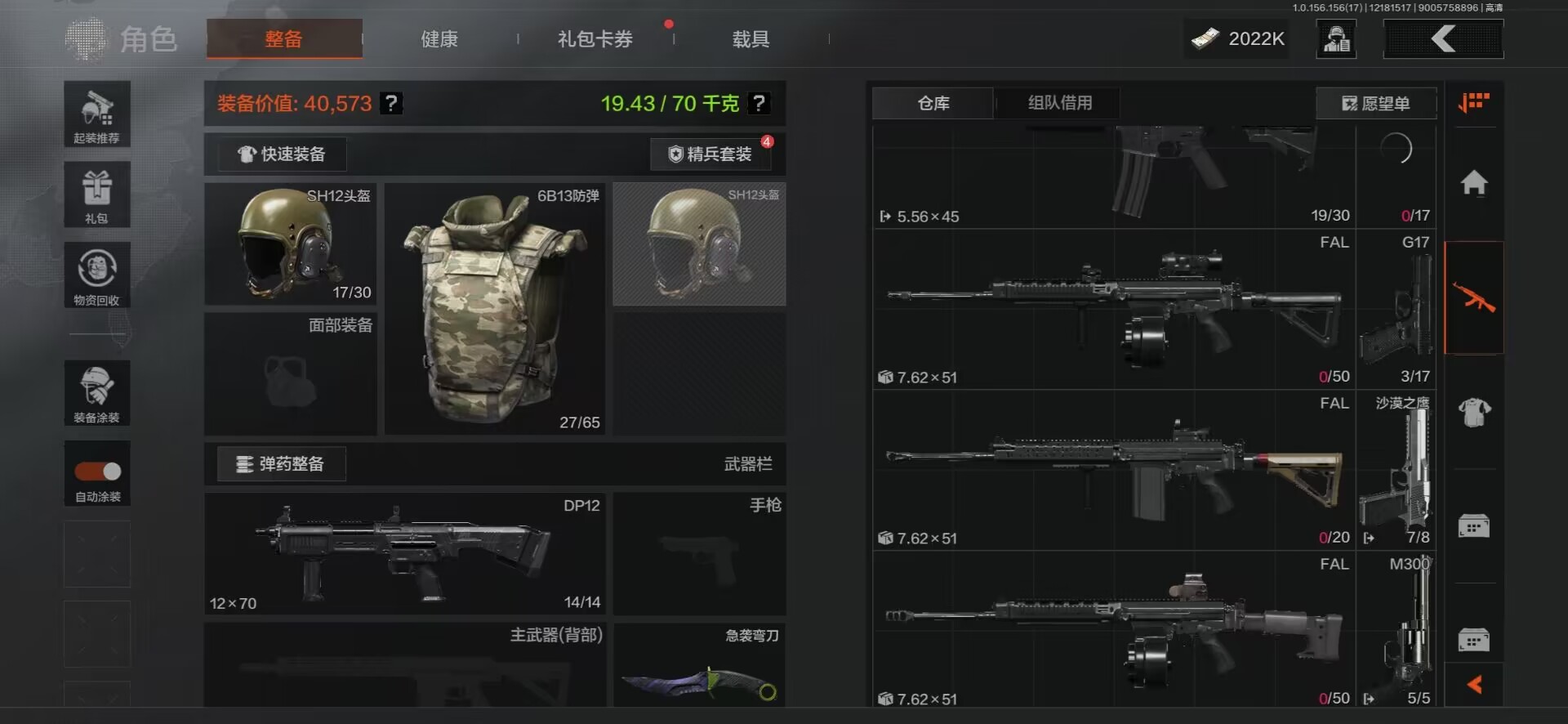Image resolution: width=1568 pixels, height=724 pixels.
Task: Show the home category in the sidebar
Action: 1474,182
